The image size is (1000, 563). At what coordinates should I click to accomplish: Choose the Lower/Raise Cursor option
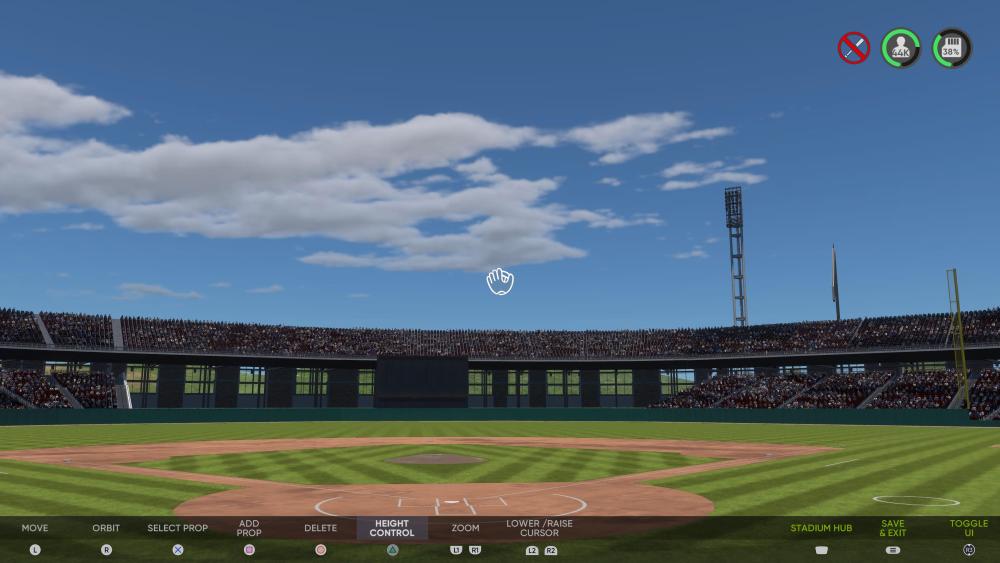539,528
